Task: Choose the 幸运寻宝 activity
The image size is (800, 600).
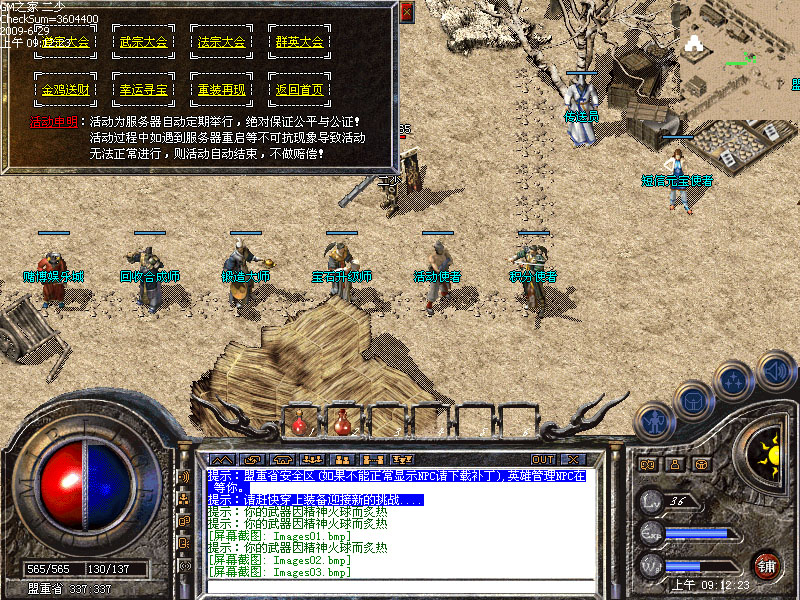Action: 144,90
